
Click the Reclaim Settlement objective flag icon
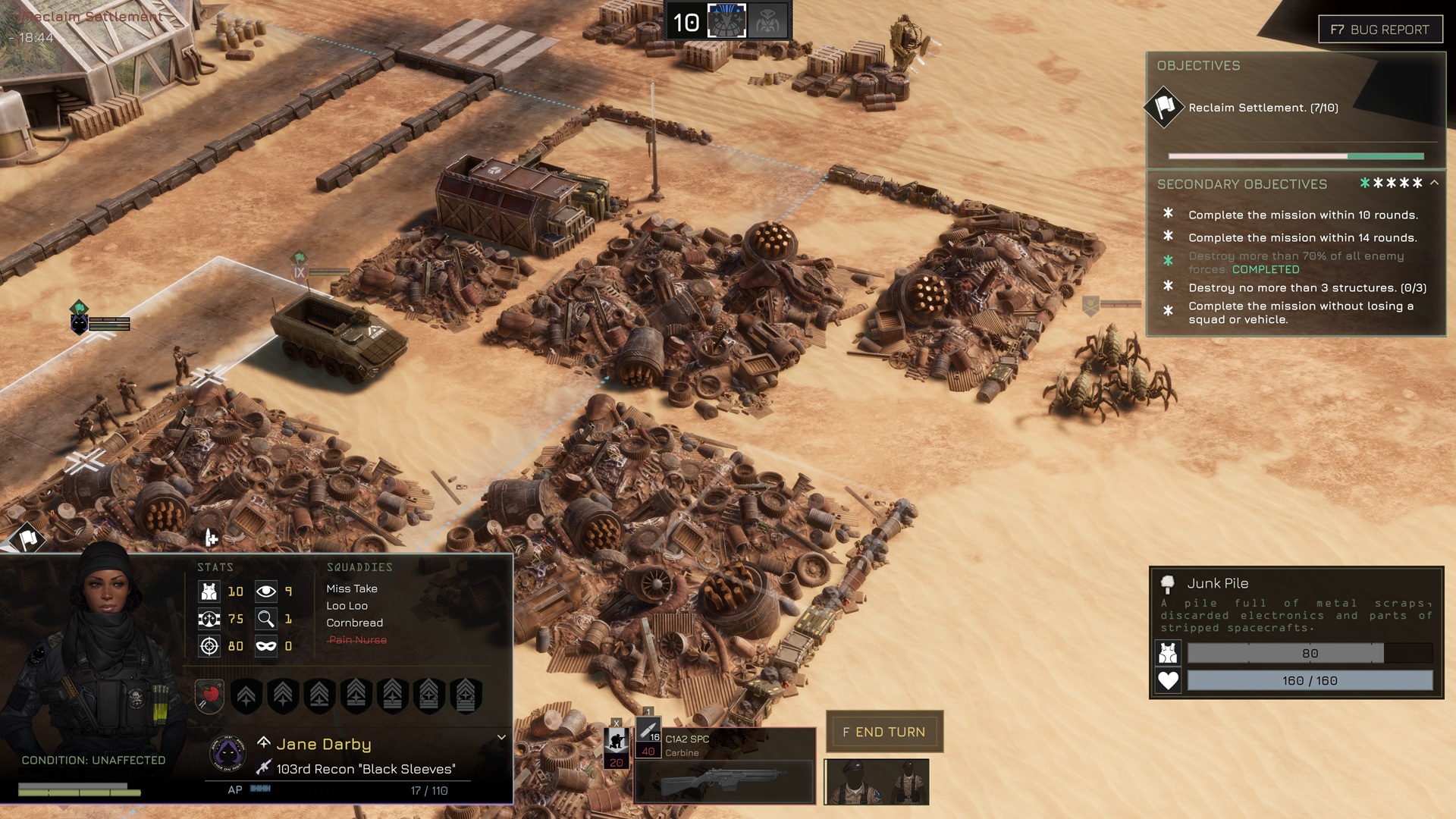1164,107
